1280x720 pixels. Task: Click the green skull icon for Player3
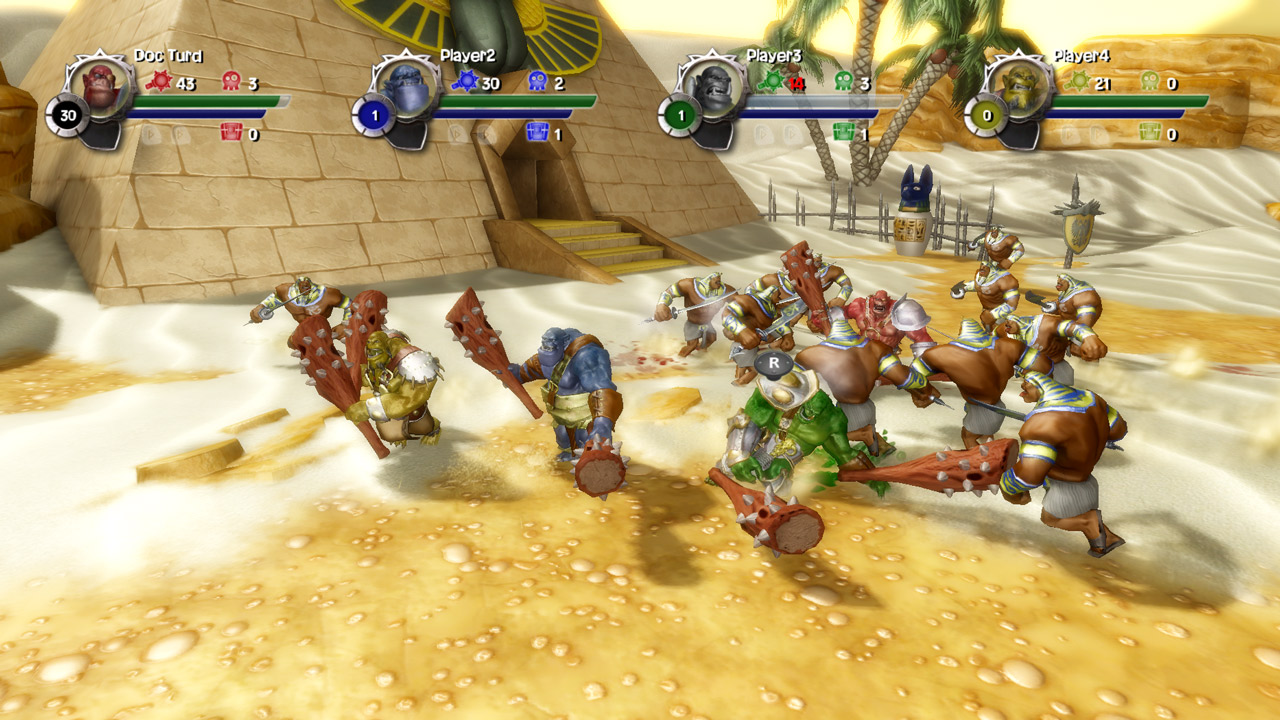coord(844,82)
